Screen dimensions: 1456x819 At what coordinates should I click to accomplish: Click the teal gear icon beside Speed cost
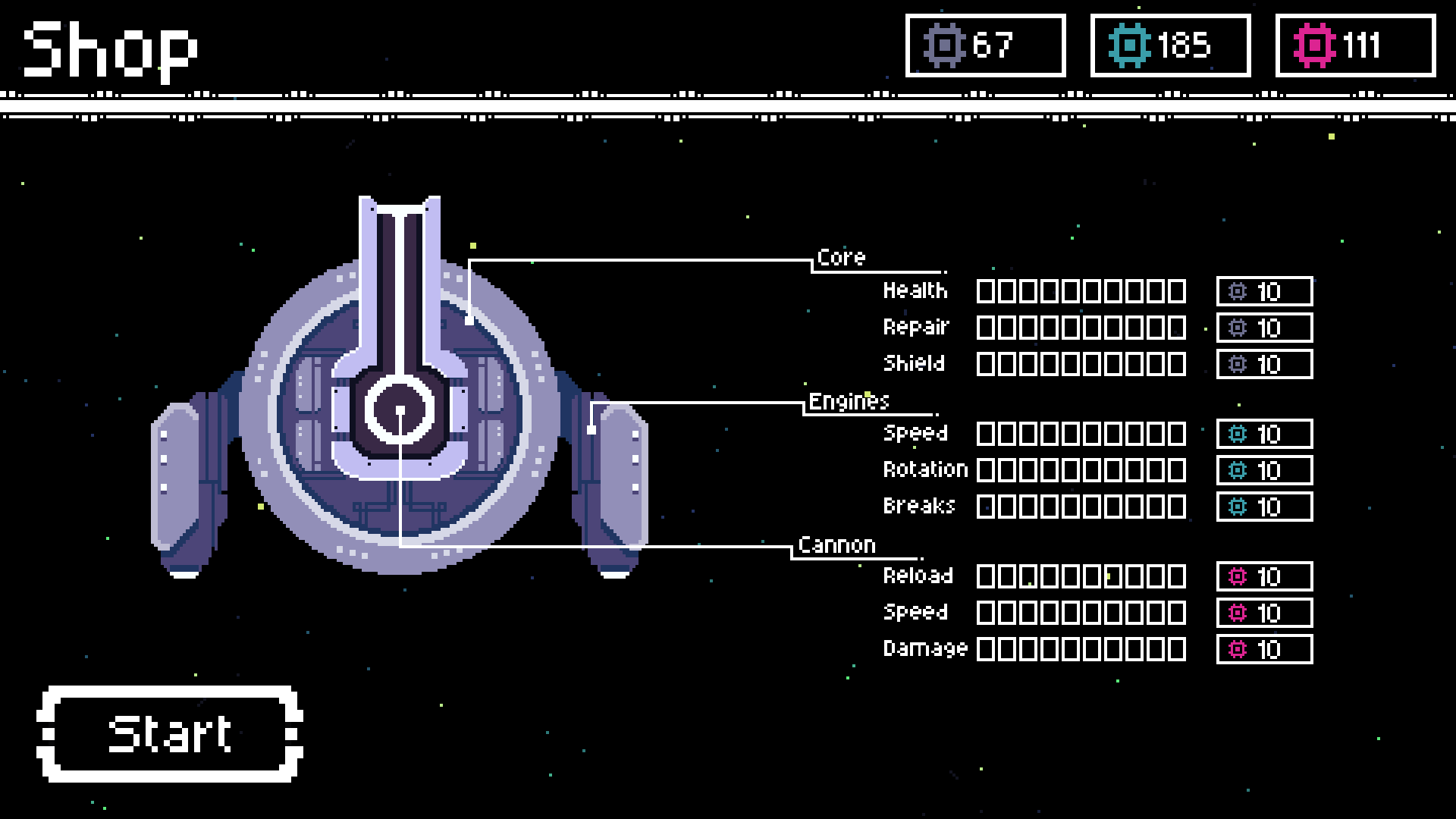point(1237,434)
